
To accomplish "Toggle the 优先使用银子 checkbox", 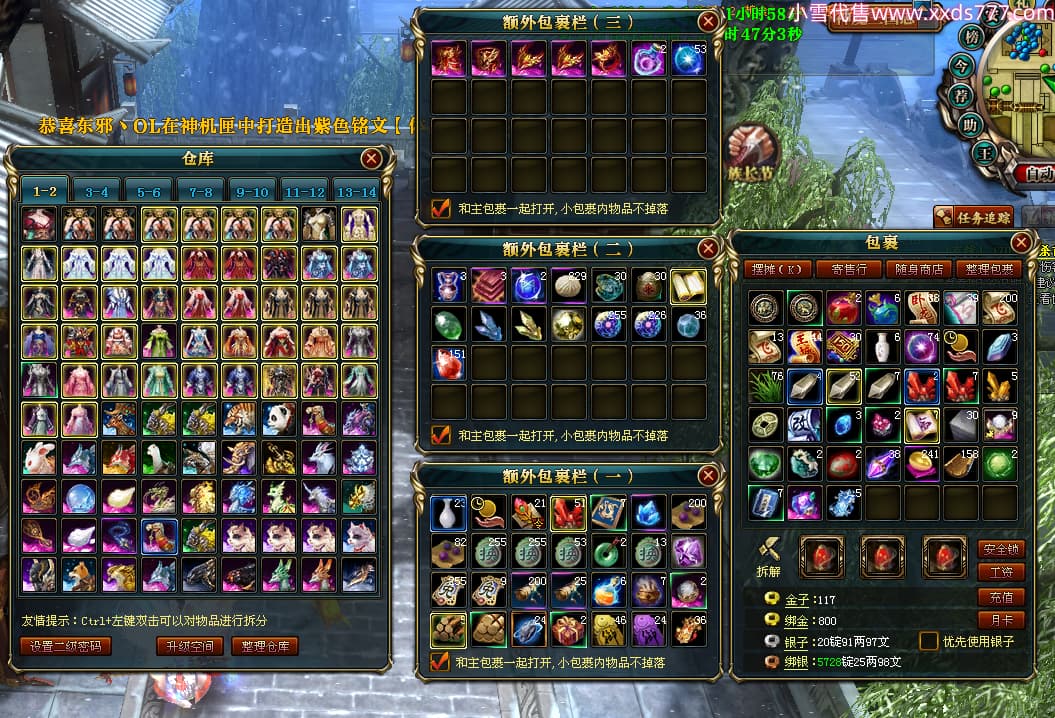I will [929, 641].
